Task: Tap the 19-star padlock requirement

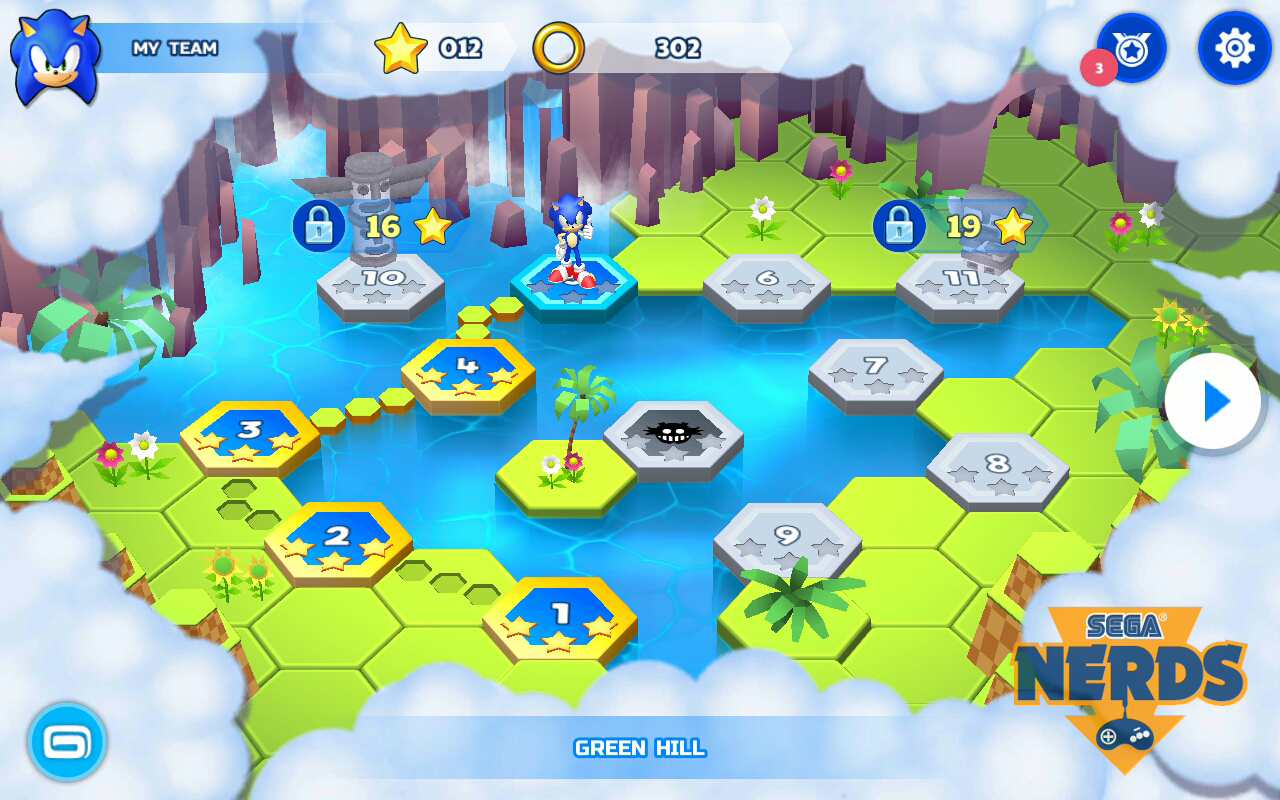Action: (x=899, y=226)
